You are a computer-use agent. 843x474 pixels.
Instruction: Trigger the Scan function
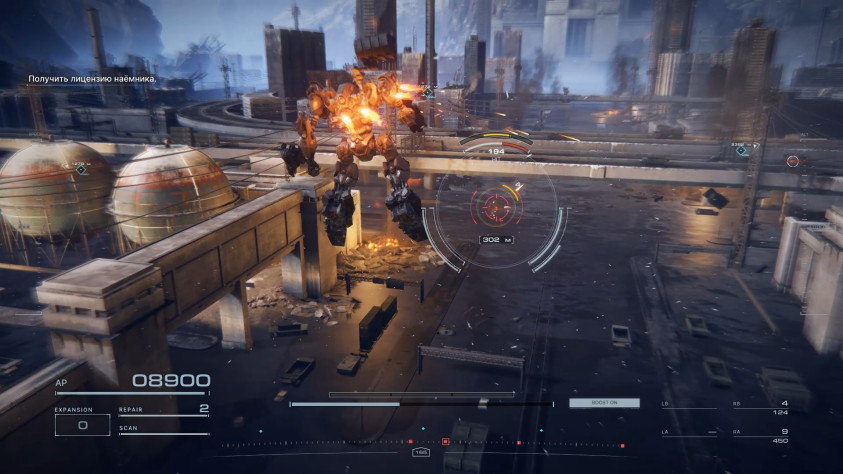[163, 430]
